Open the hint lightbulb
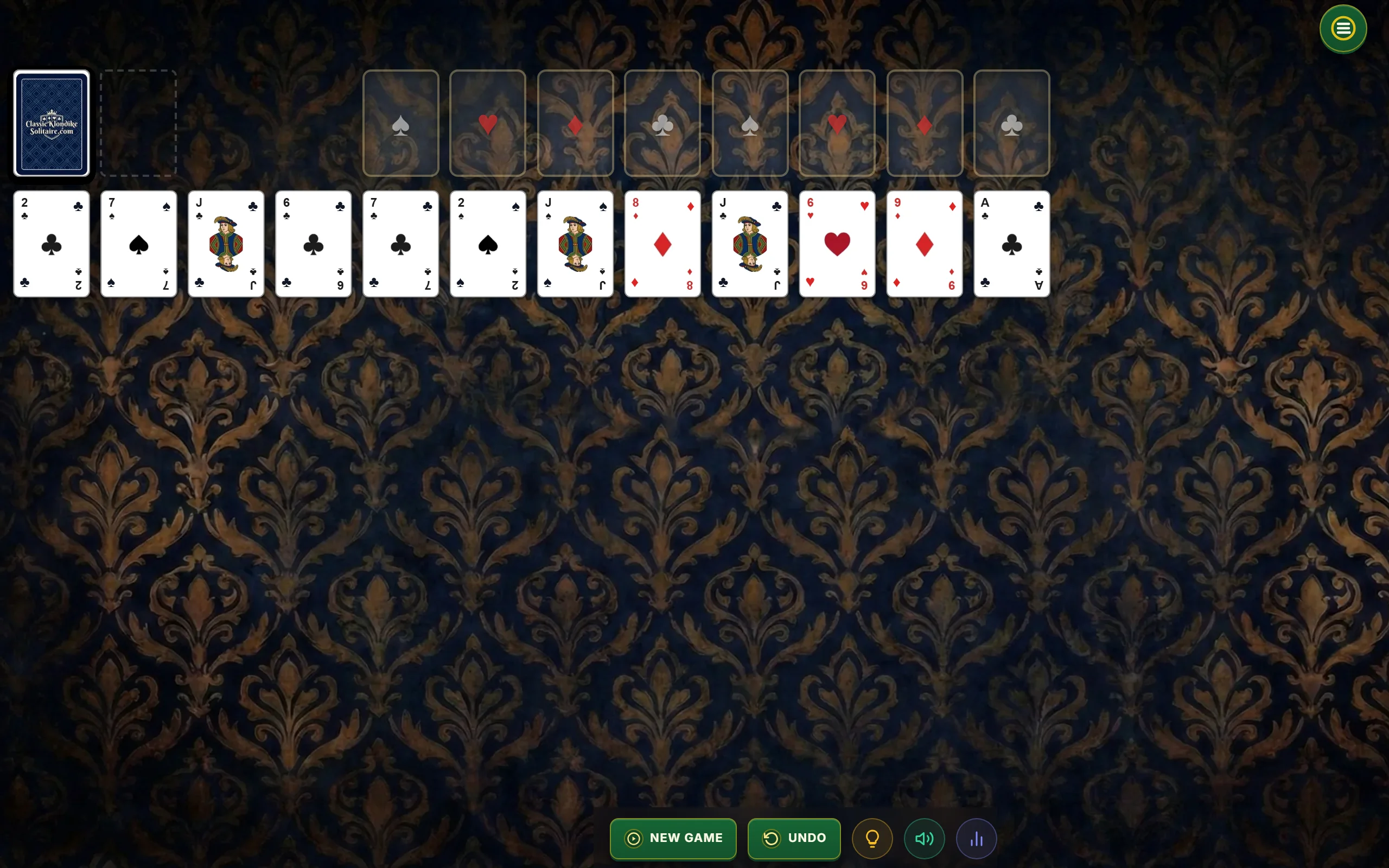Screen dimensions: 1389x868 click(871, 838)
